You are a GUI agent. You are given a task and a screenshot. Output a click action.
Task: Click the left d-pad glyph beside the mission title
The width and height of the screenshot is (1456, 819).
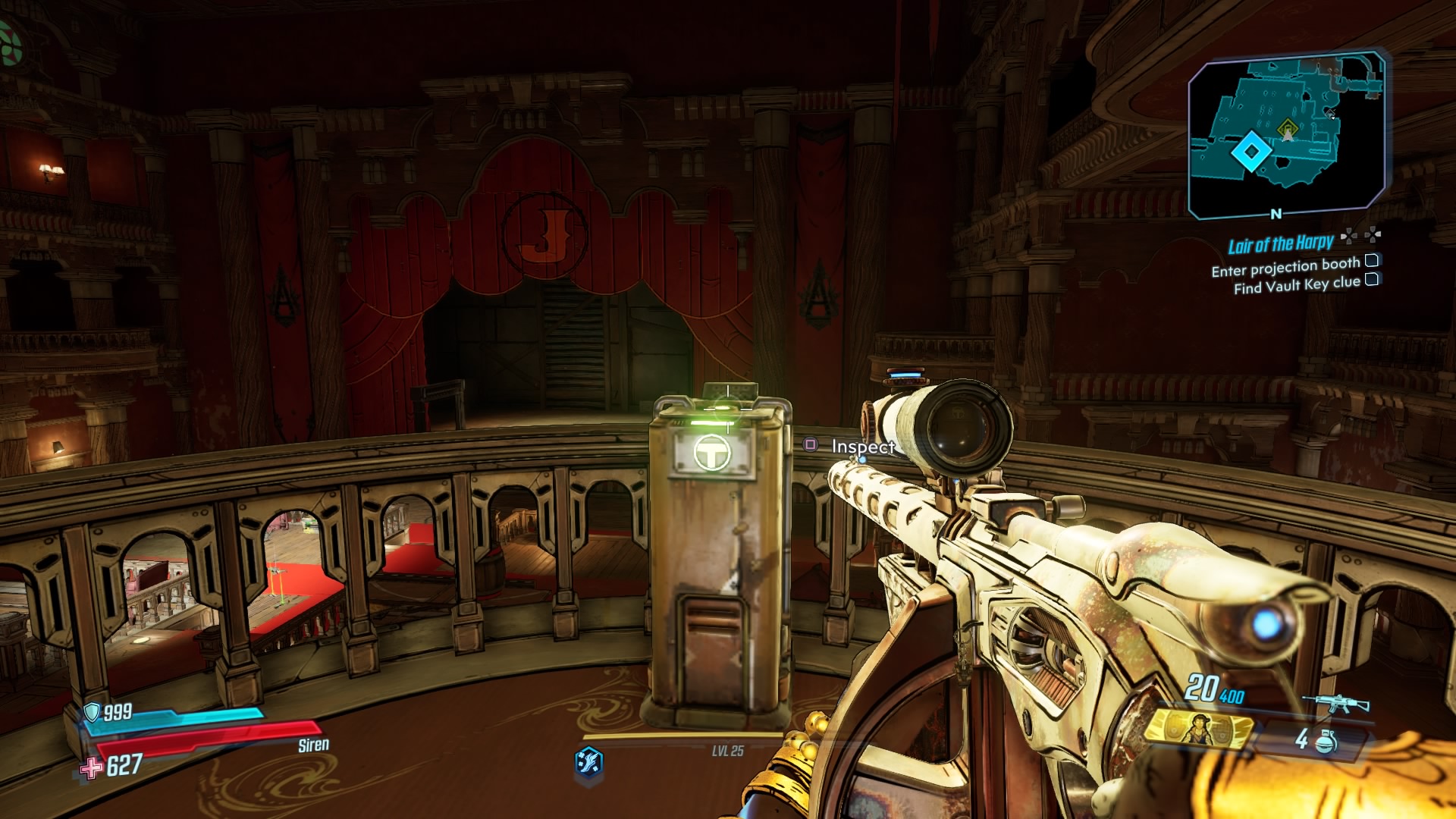coord(1348,235)
